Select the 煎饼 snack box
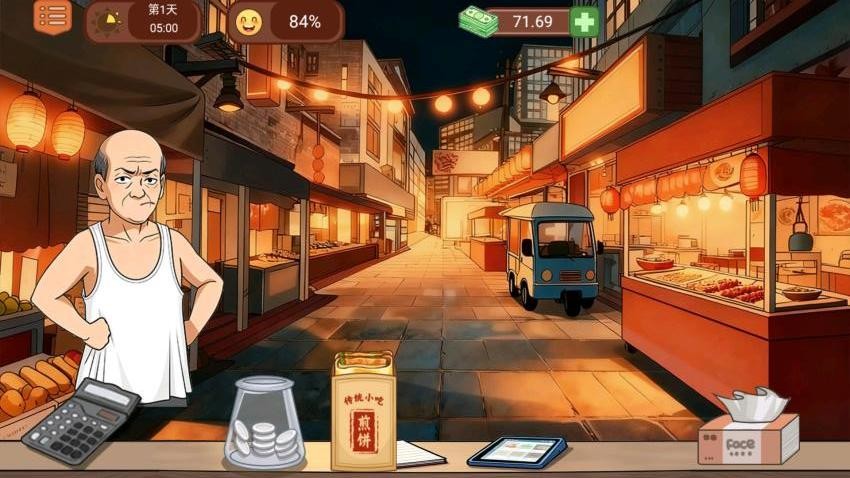Viewport: 850px width, 478px height. (363, 411)
